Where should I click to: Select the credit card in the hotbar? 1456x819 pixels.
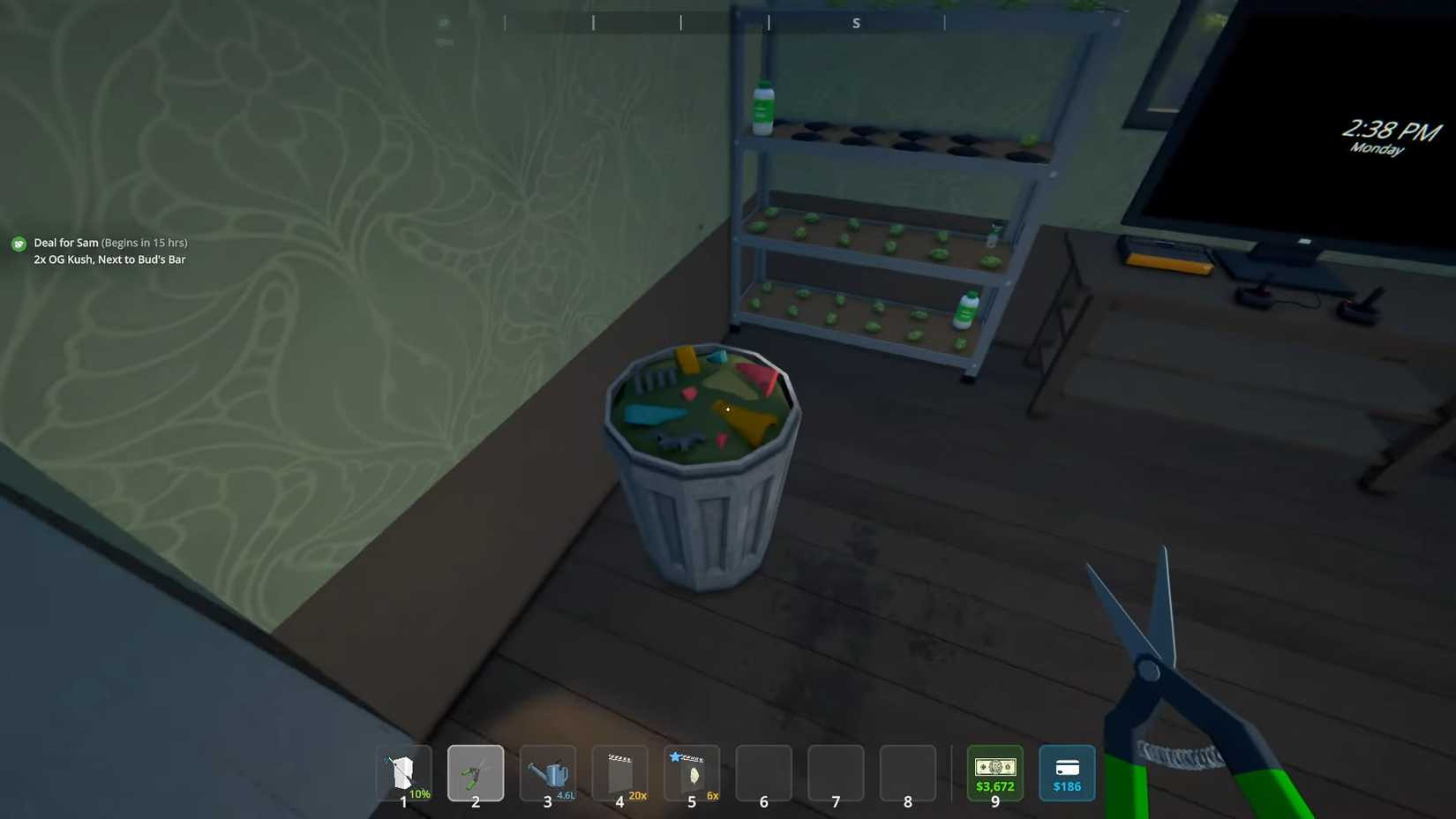[x=1066, y=772]
